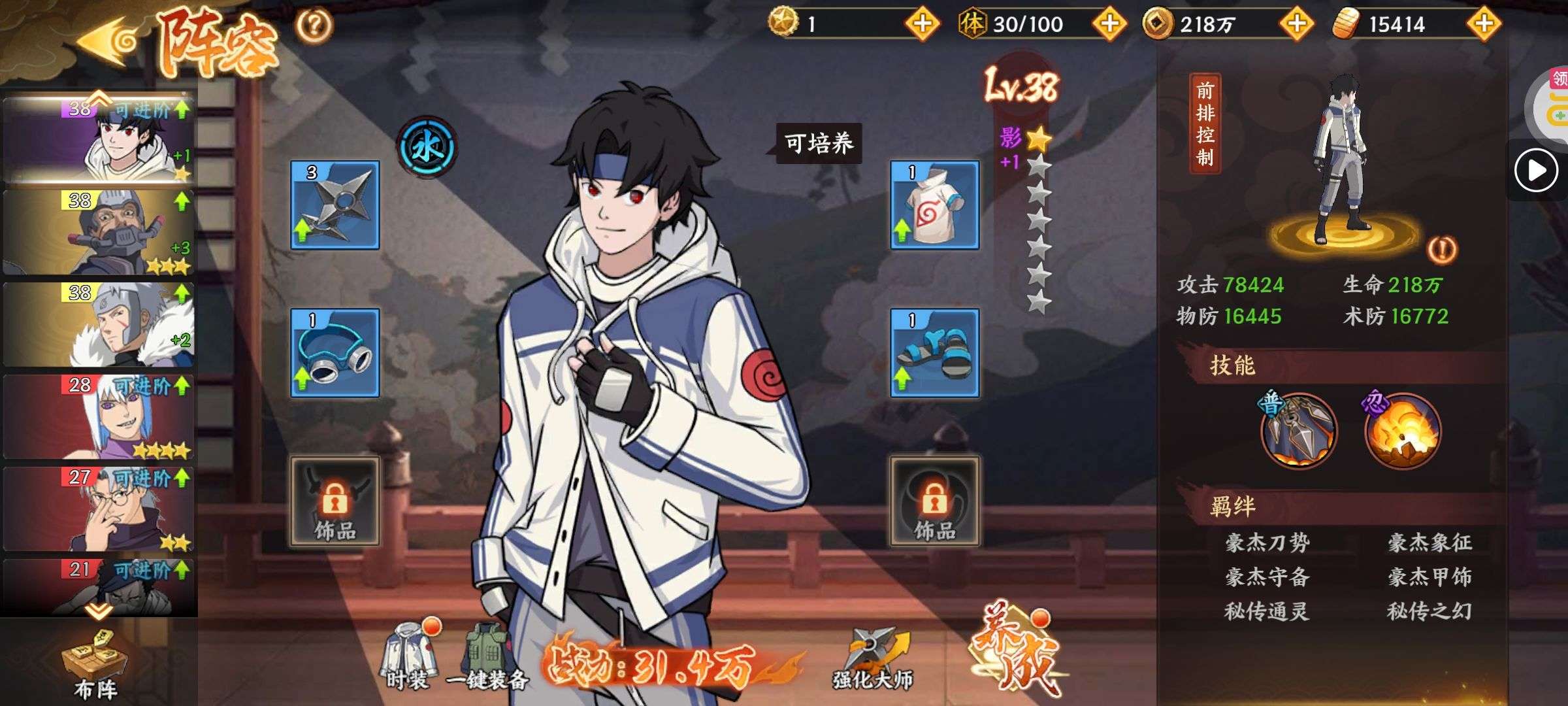Viewport: 1568px width, 706px height.
Task: Choose the level 28 white-haired ninja
Action: point(99,417)
